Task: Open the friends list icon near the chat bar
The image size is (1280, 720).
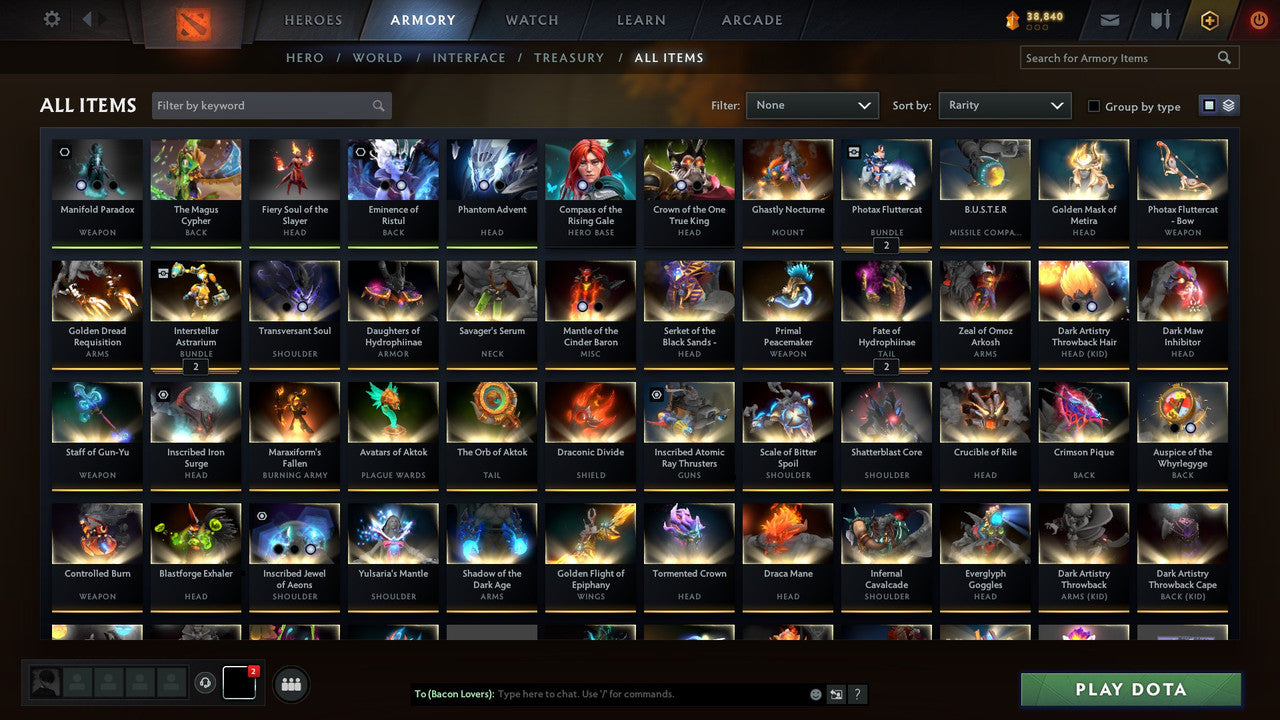Action: (290, 684)
